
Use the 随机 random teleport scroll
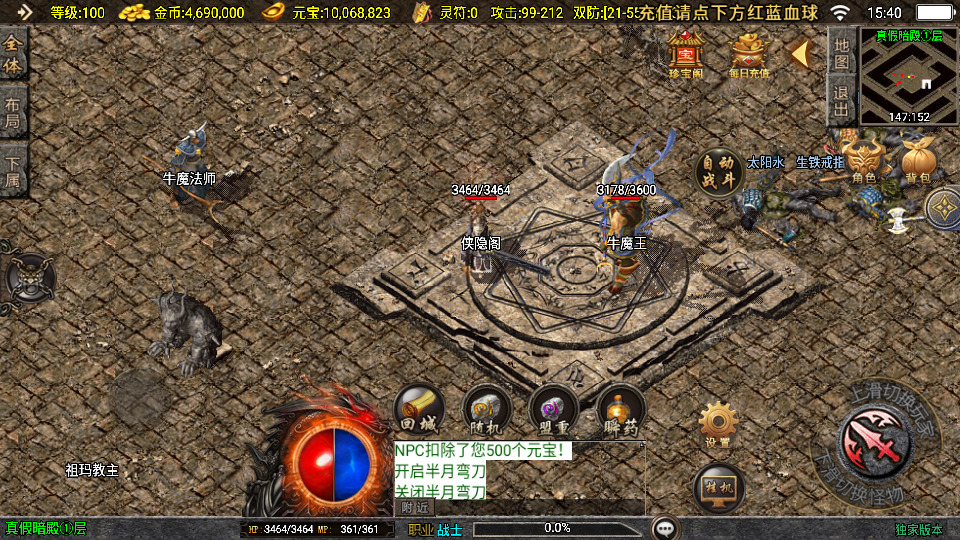click(x=488, y=409)
